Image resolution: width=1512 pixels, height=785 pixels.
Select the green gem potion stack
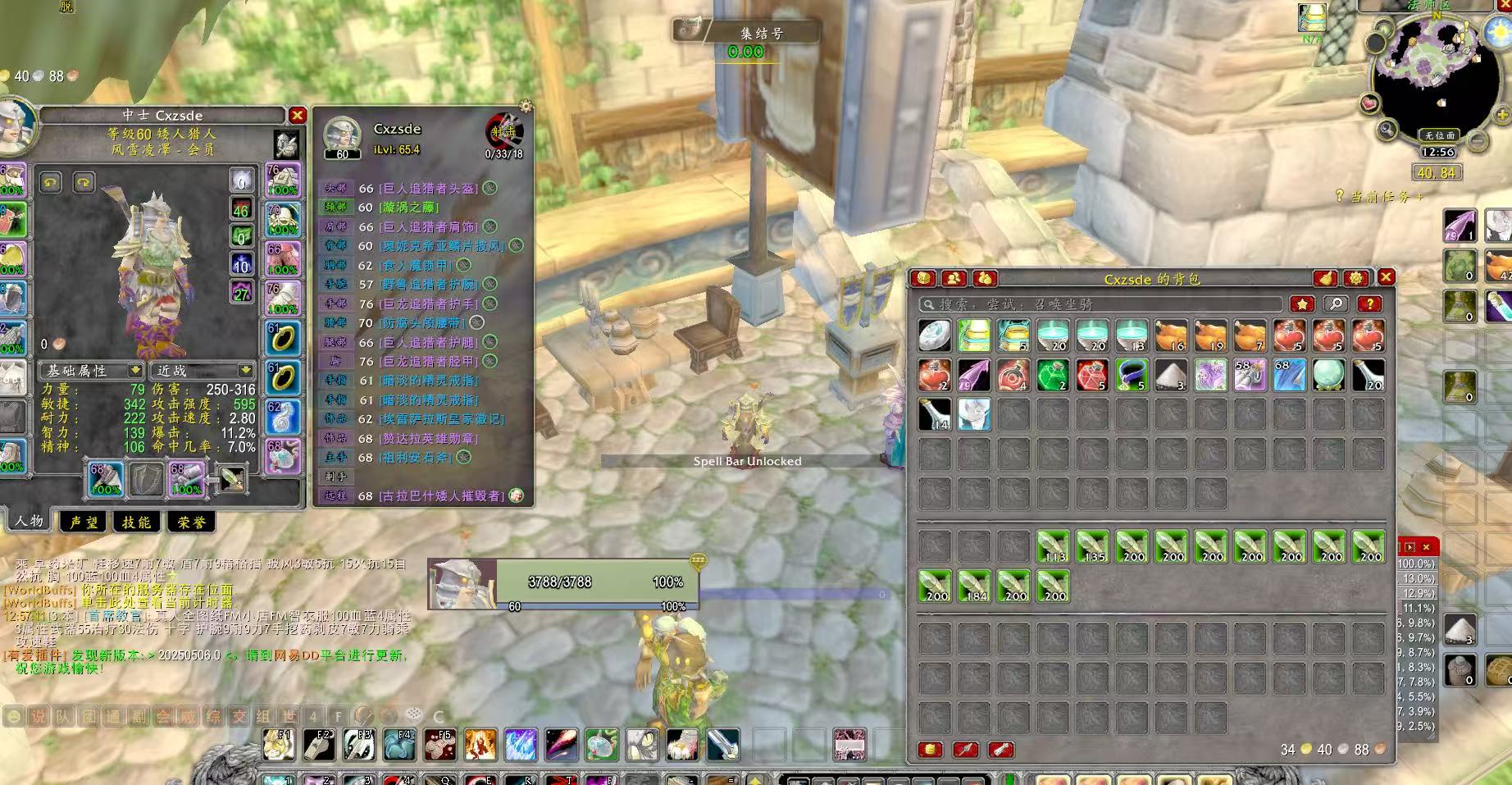[x=1052, y=375]
